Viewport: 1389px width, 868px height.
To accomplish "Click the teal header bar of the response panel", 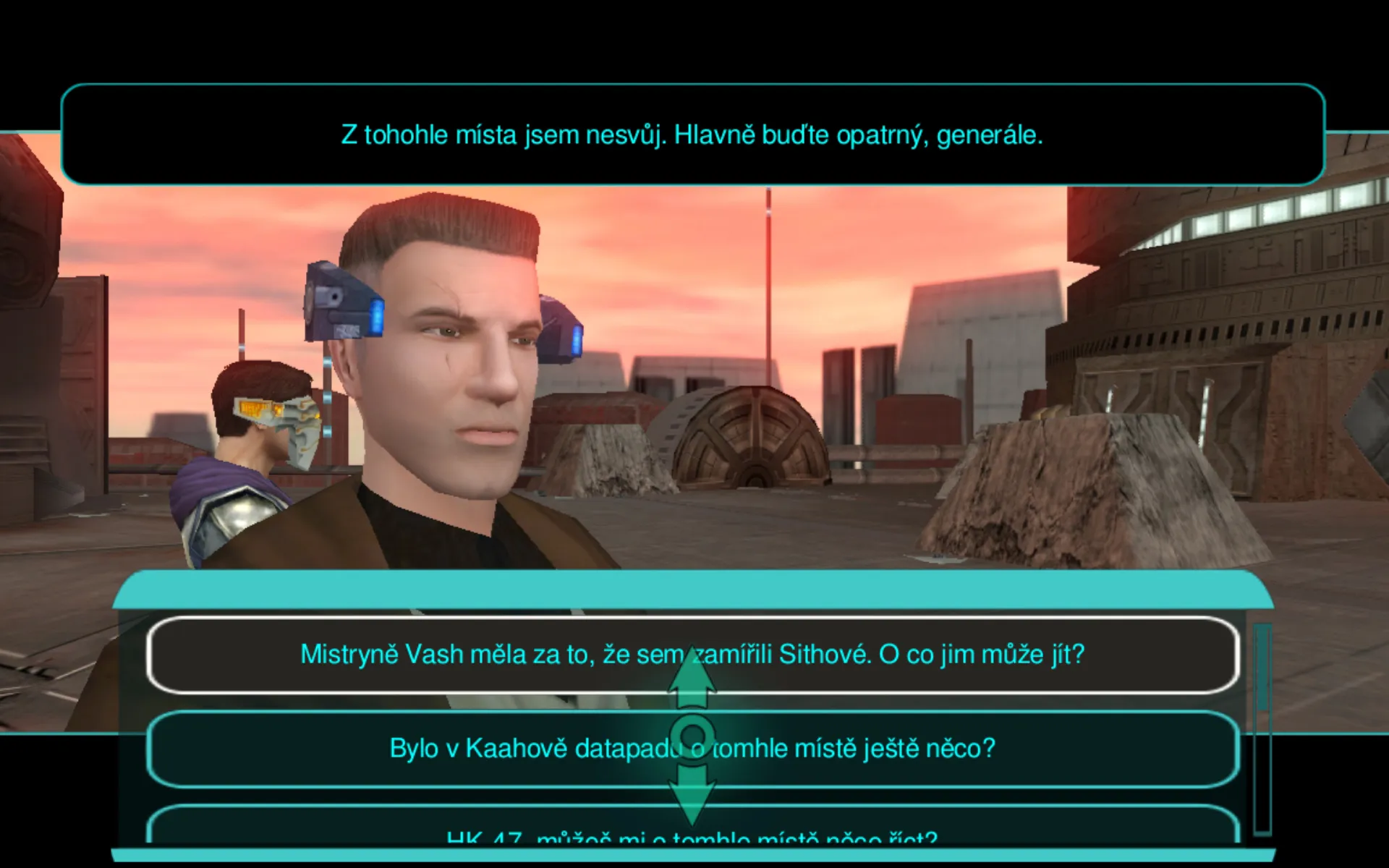I will pos(693,592).
